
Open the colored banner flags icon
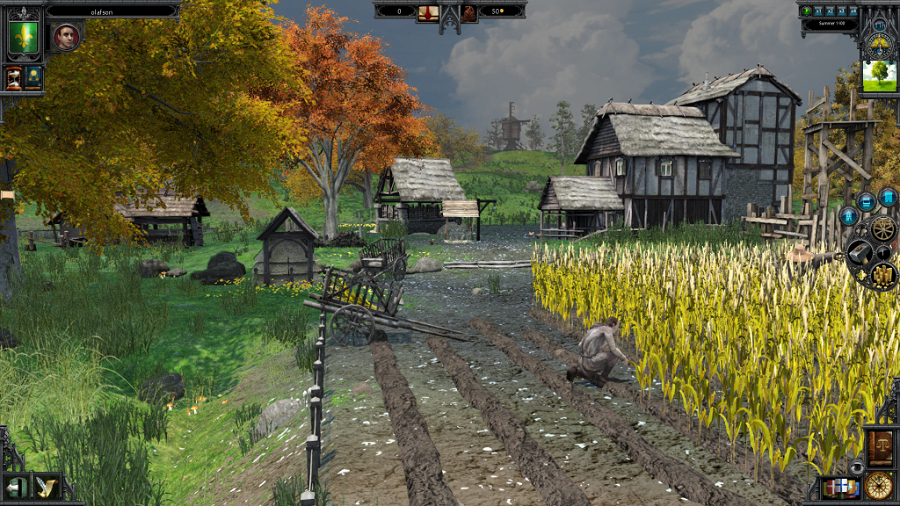[x=840, y=487]
